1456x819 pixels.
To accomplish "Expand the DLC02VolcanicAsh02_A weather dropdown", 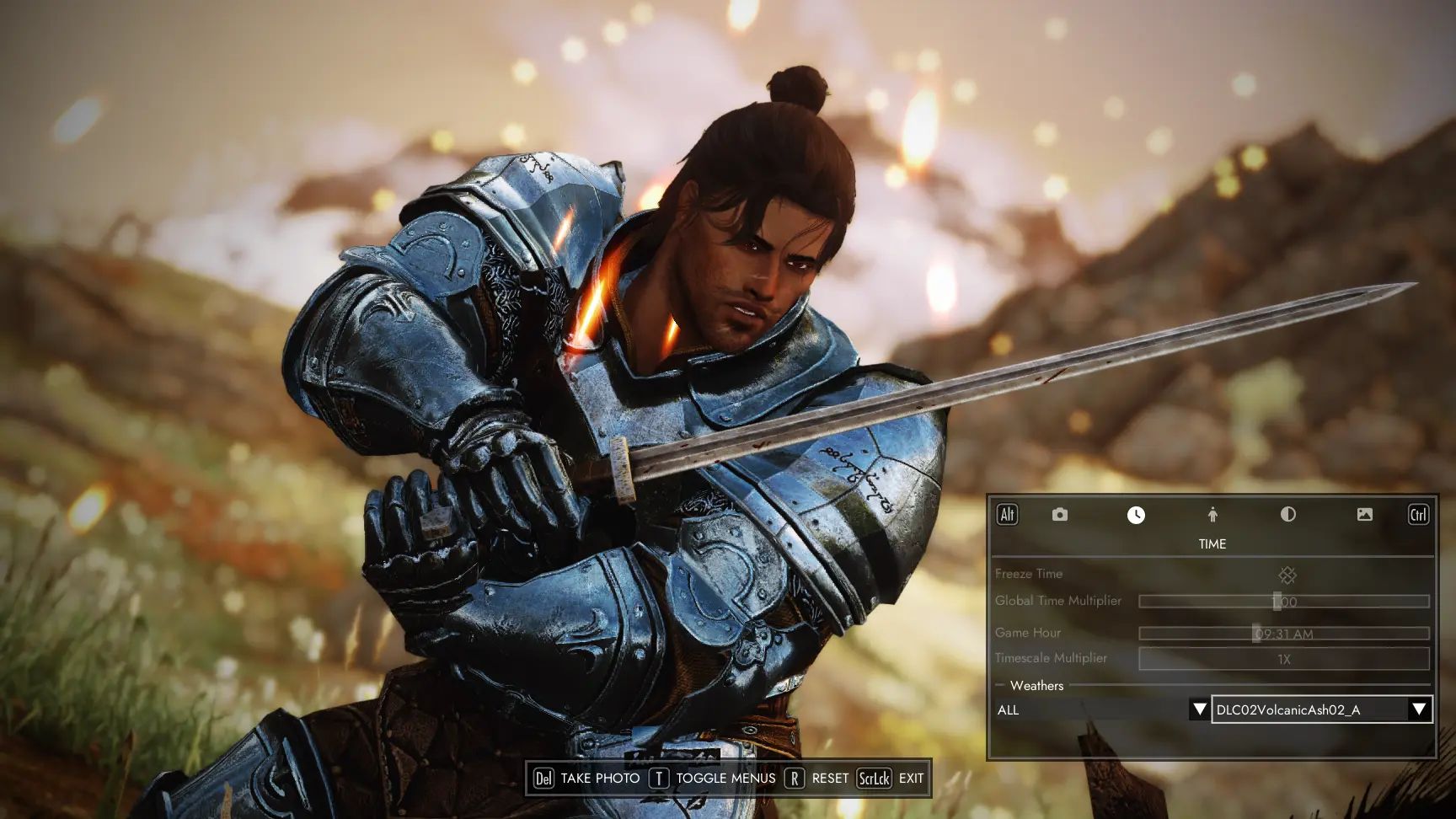I will tap(1419, 709).
